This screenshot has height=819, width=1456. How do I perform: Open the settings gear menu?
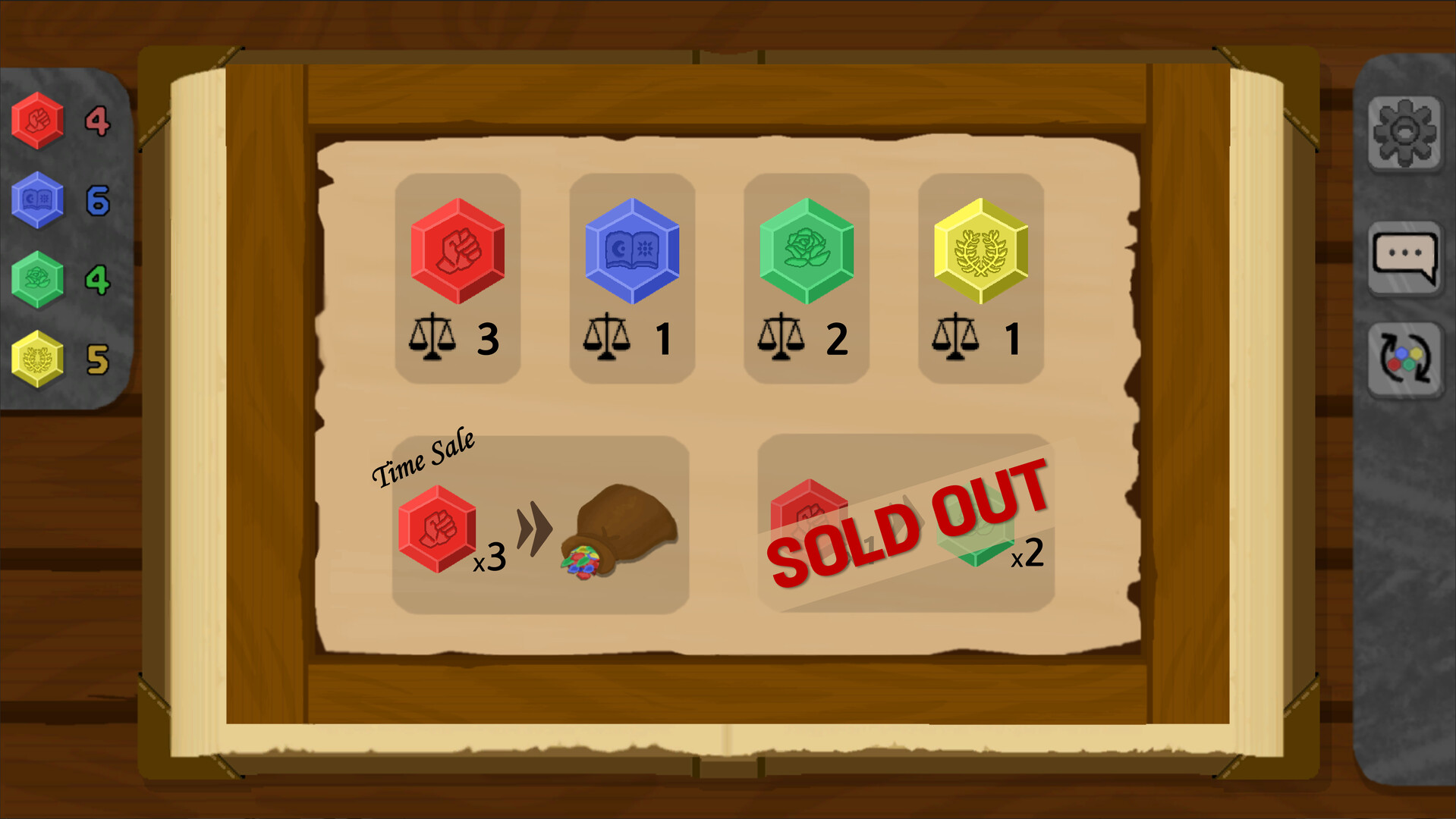[x=1404, y=133]
